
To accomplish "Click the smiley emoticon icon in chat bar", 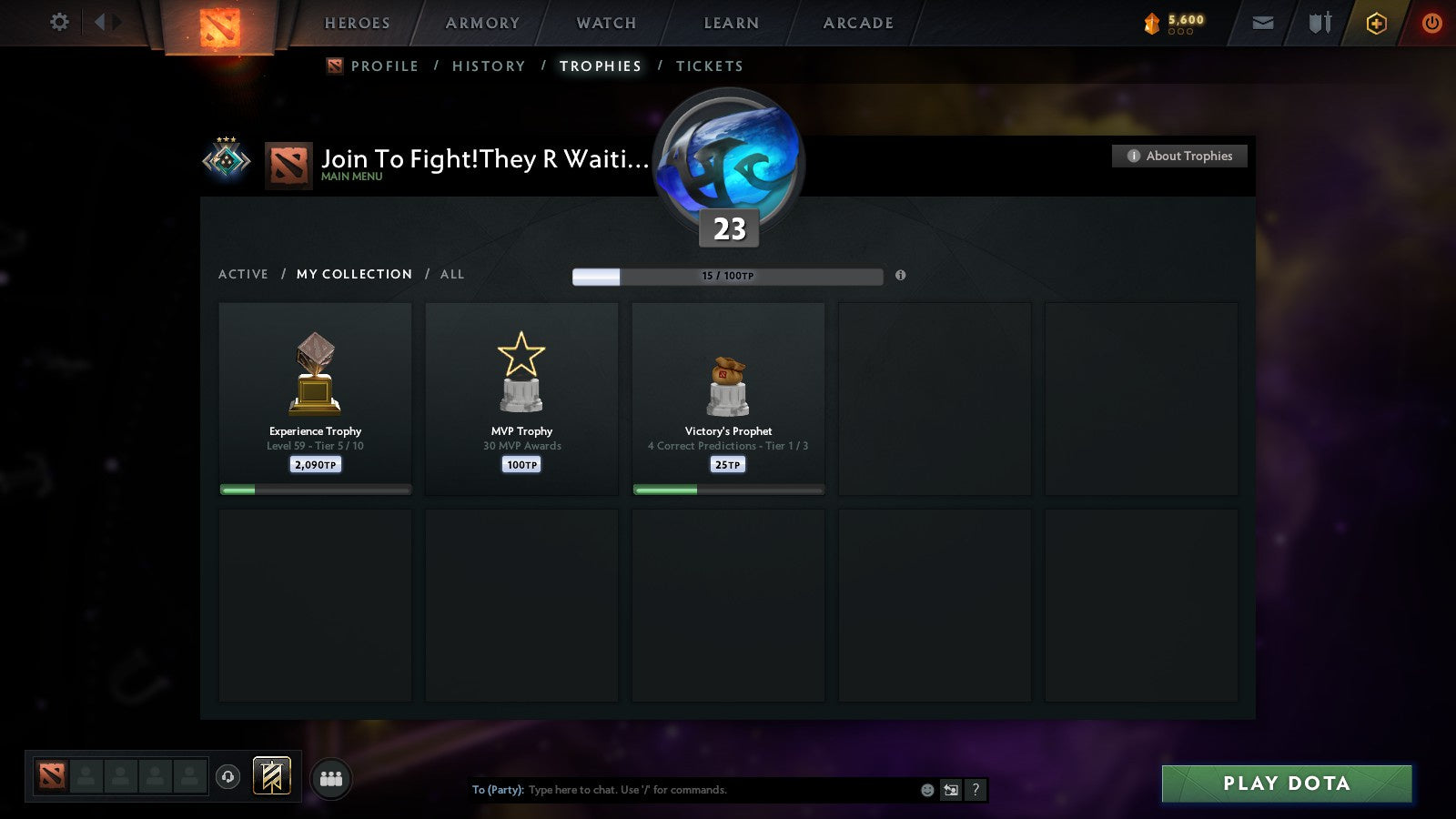I will (925, 790).
